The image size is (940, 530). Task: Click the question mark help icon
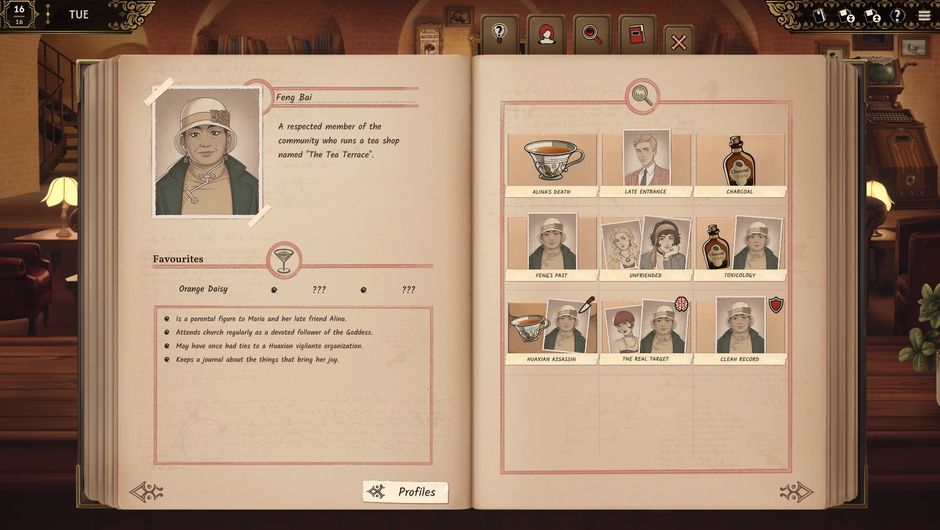point(897,16)
